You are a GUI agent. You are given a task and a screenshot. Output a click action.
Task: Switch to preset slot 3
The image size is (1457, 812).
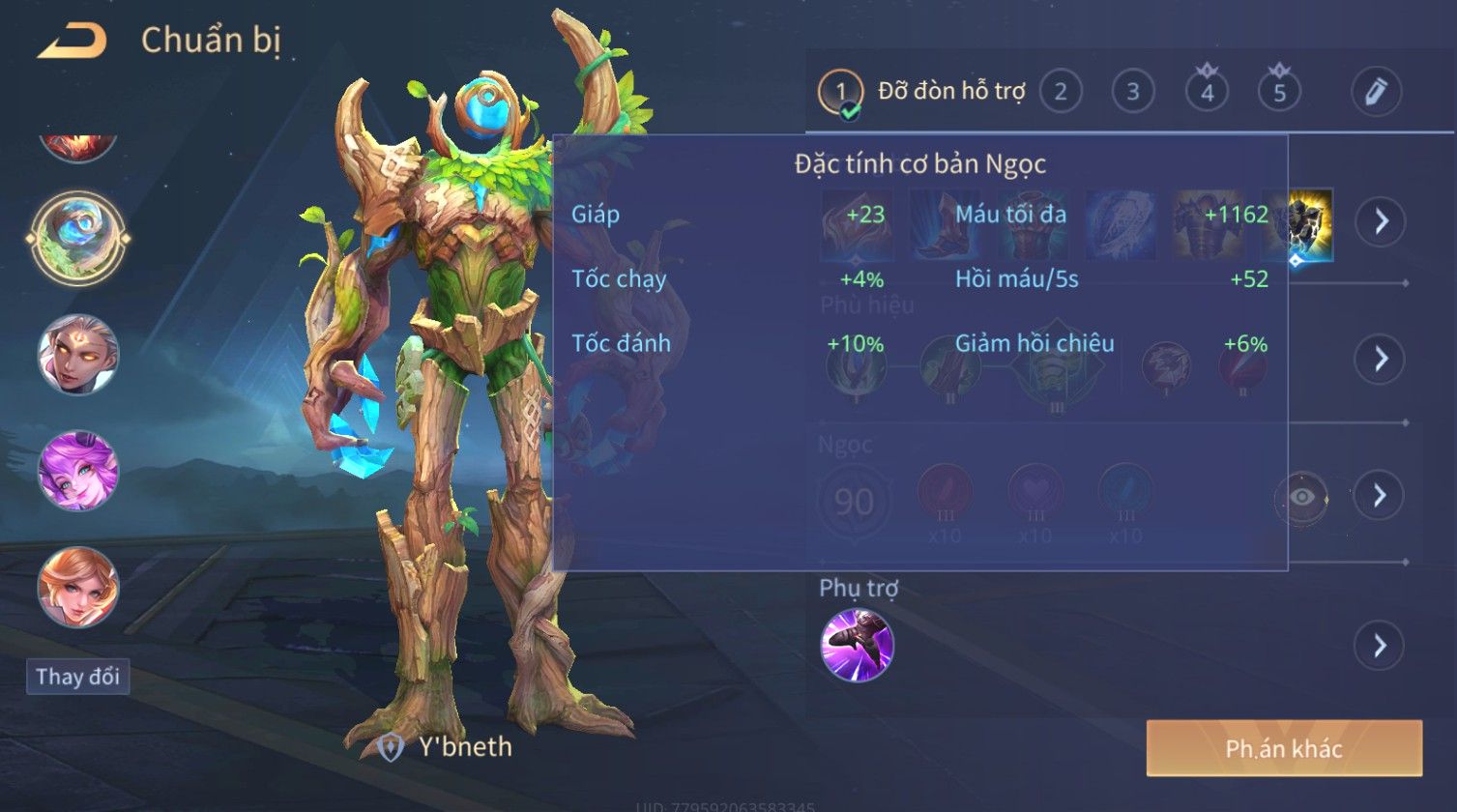(1133, 93)
